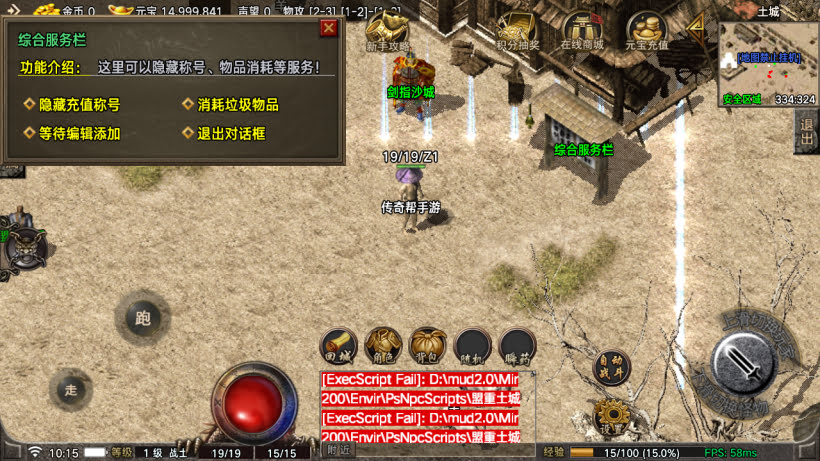The image size is (820, 461).
Task: Open the 新手攻略 beginner guide icon
Action: pyautogui.click(x=385, y=30)
